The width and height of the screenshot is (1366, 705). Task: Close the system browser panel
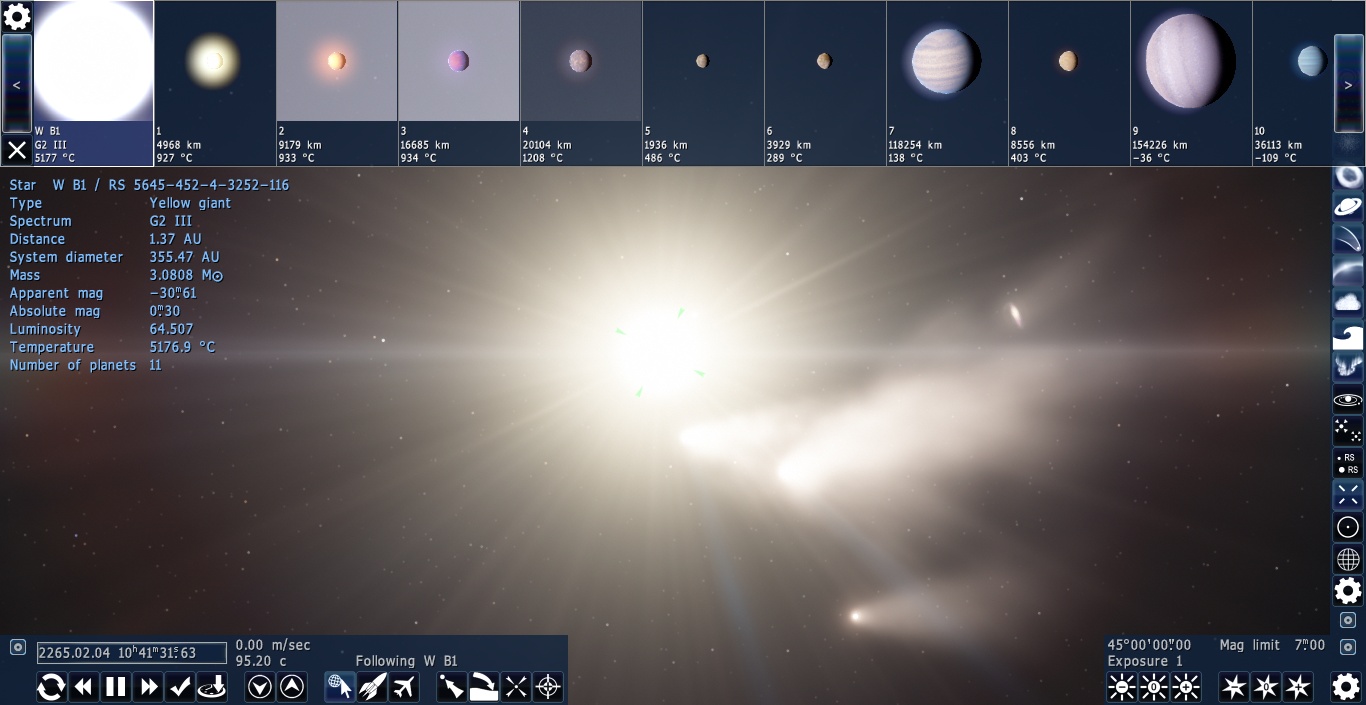pos(17,150)
